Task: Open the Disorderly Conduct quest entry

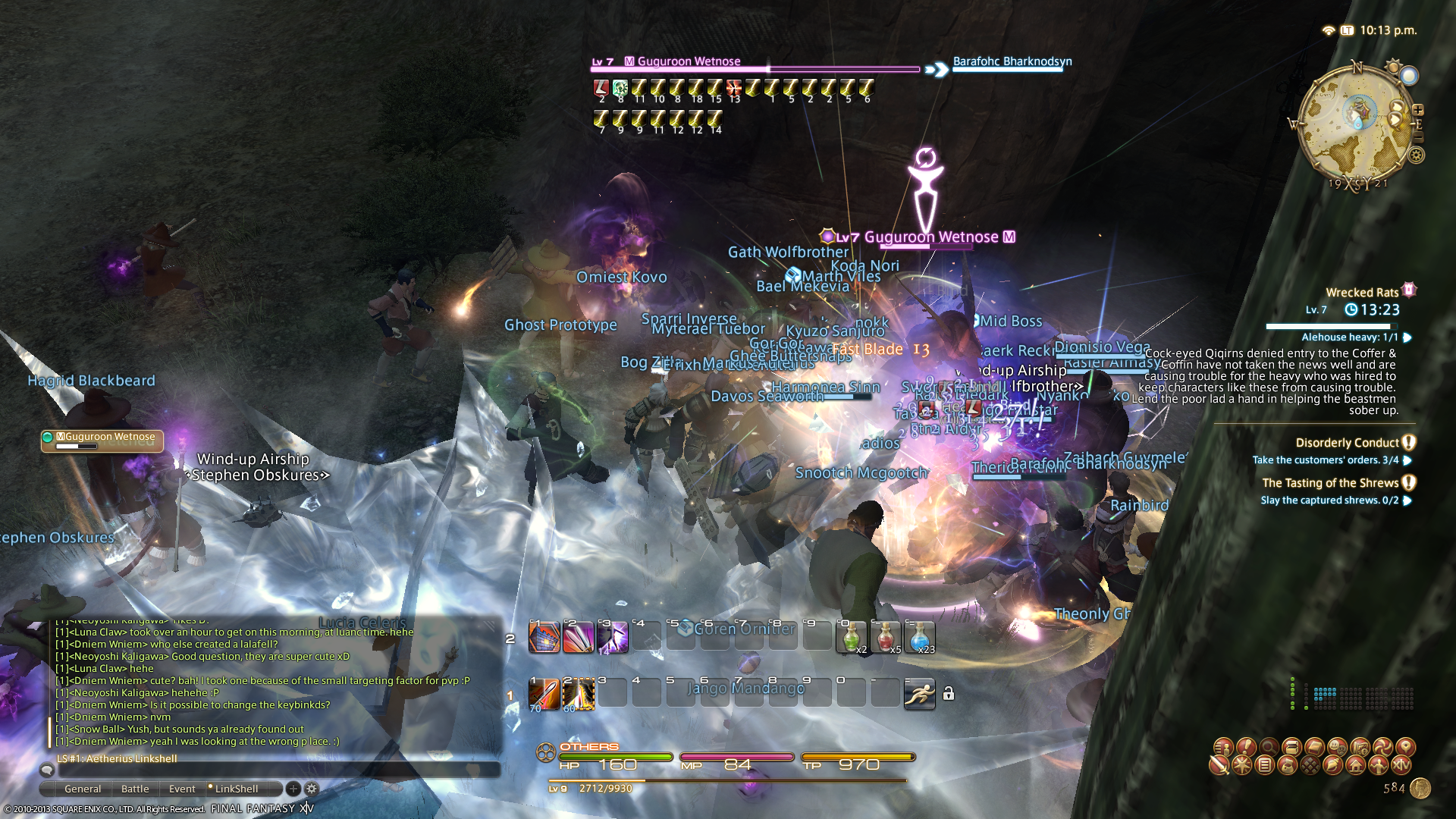Action: tap(1347, 443)
